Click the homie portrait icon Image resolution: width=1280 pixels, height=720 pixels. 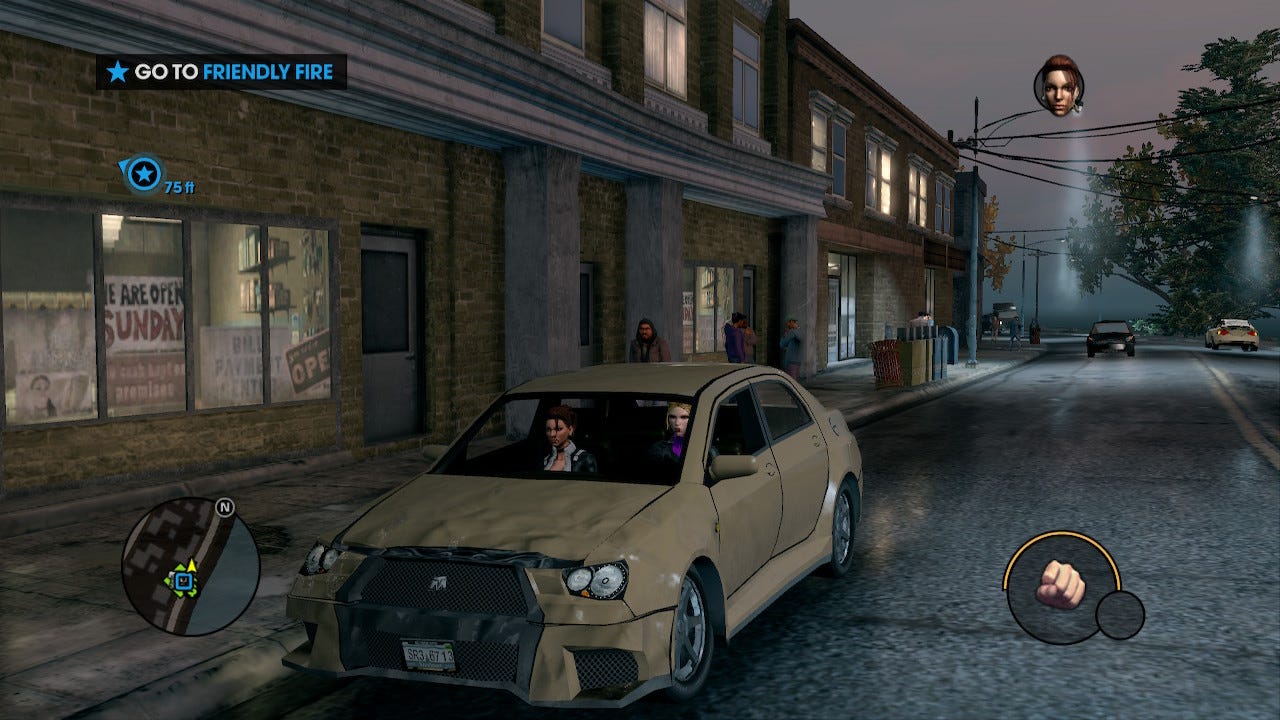tap(1059, 86)
